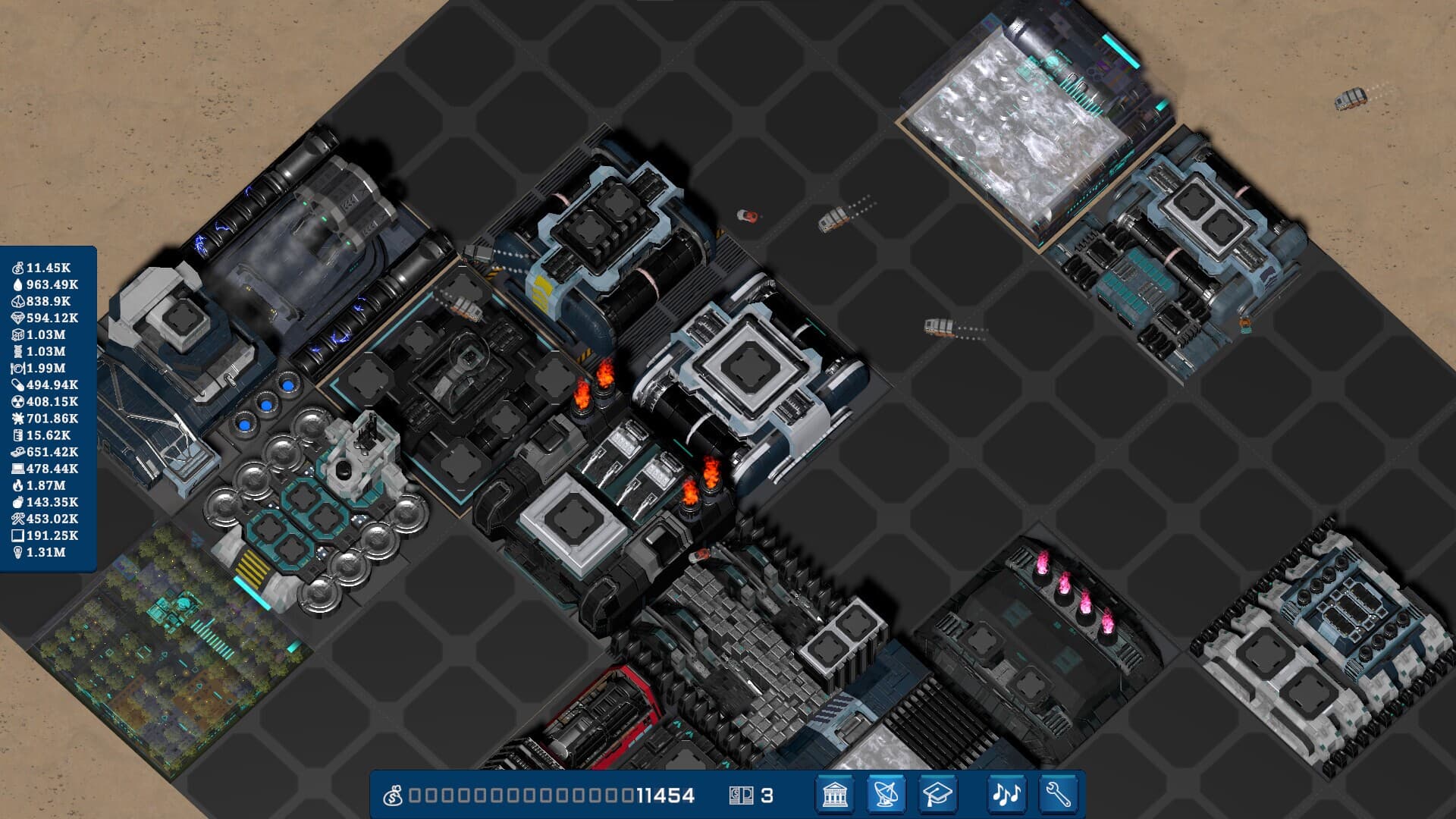The height and width of the screenshot is (819, 1456).
Task: Click the laptop resource icon in resource list
Action: [x=19, y=469]
